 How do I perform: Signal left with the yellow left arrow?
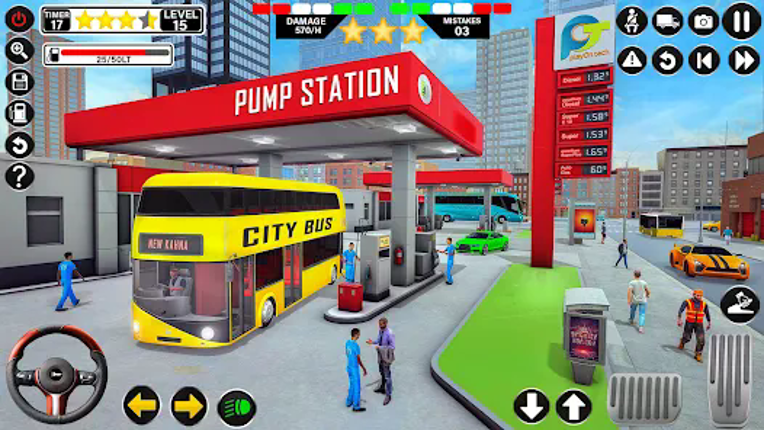141,405
